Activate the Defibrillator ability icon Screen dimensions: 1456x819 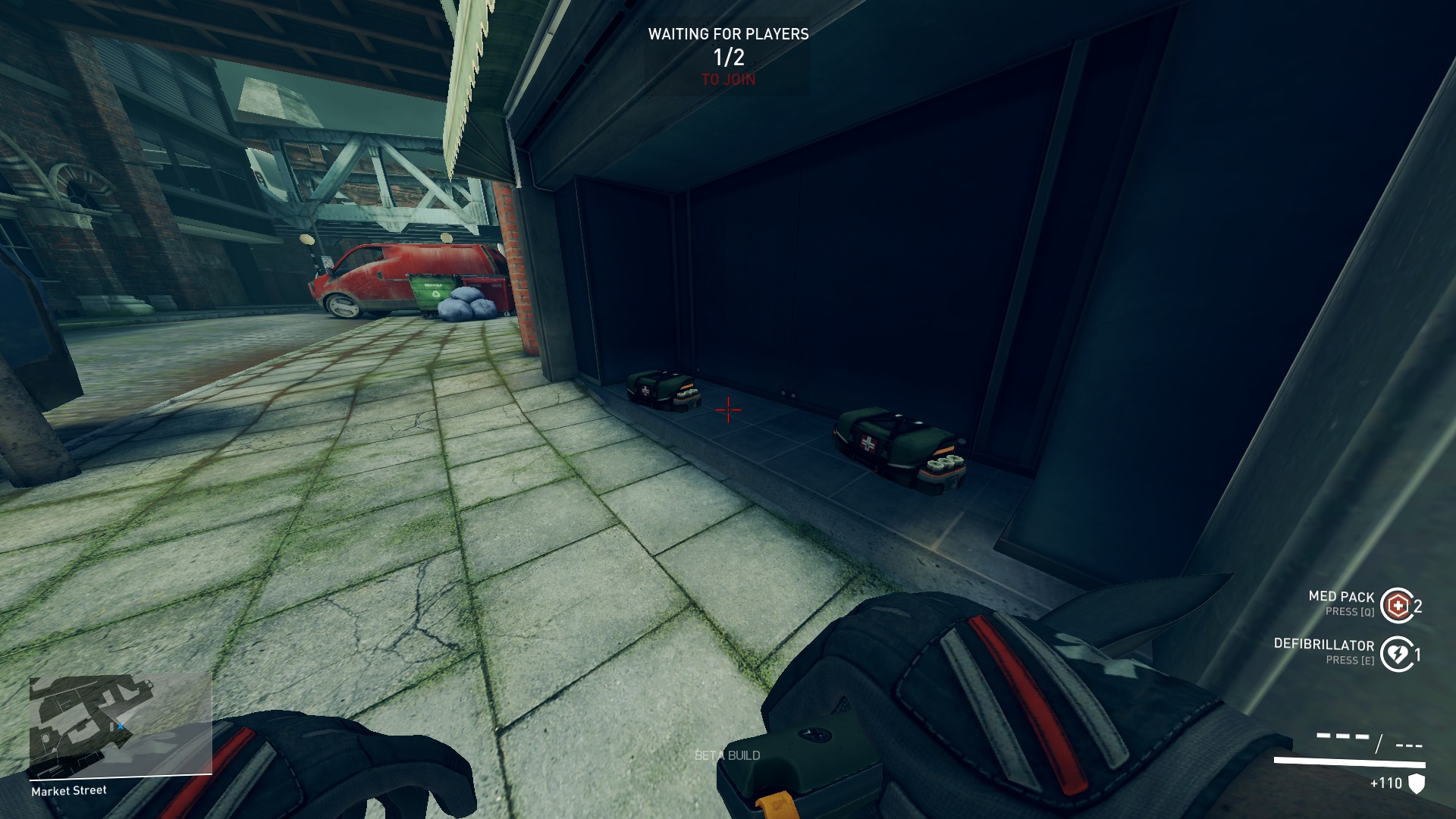point(1397,654)
